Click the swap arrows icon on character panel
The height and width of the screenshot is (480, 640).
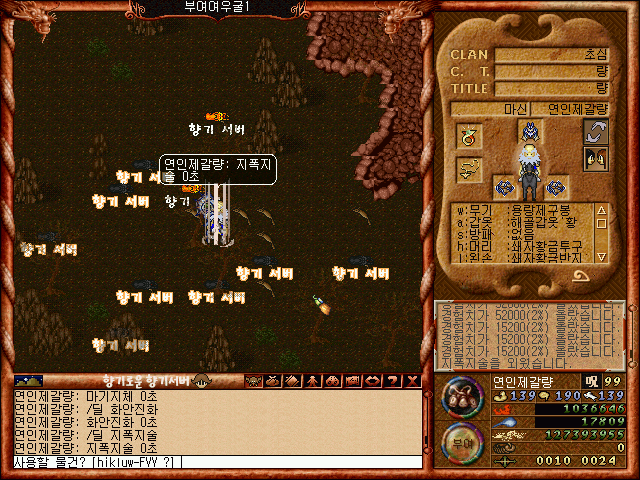click(x=596, y=131)
